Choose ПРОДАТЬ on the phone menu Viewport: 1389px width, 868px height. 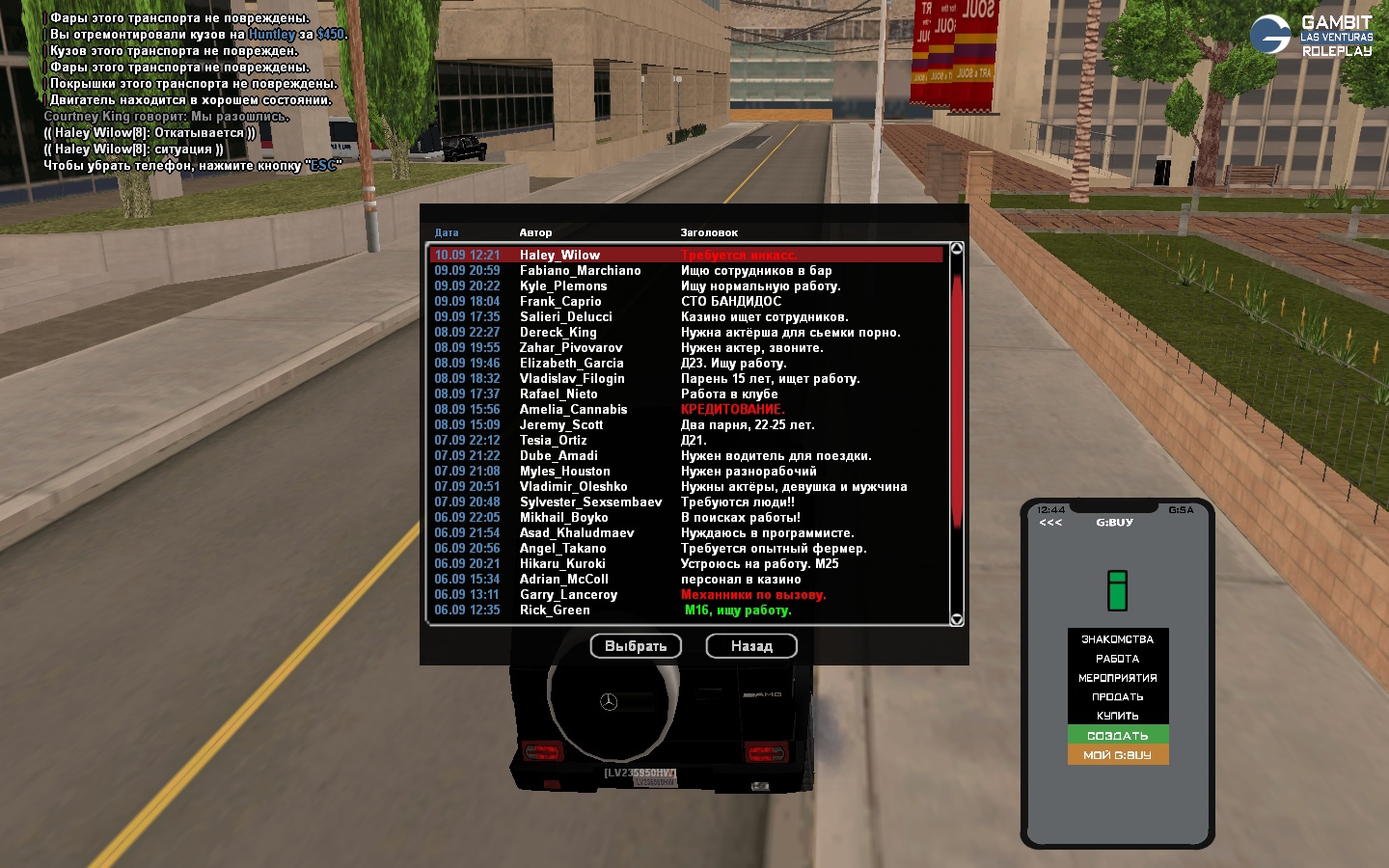tap(1117, 696)
